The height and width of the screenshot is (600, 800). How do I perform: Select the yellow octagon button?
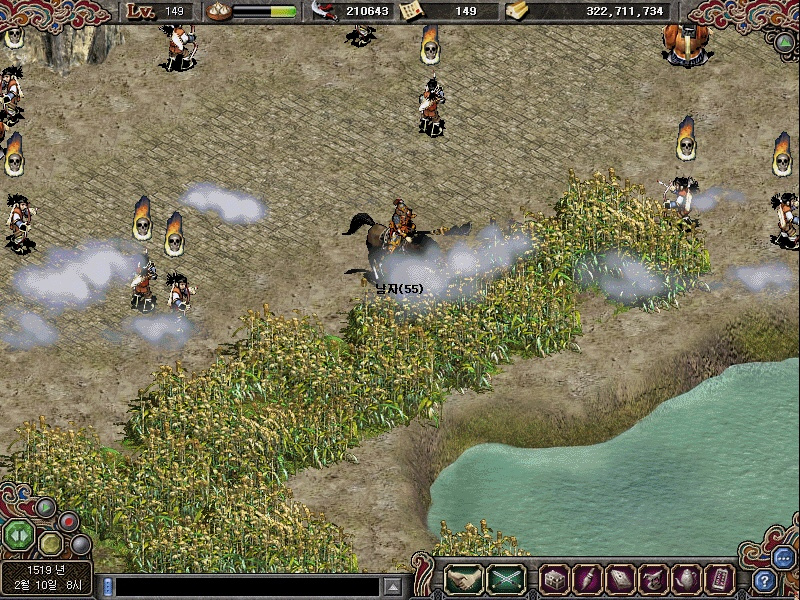(x=51, y=544)
